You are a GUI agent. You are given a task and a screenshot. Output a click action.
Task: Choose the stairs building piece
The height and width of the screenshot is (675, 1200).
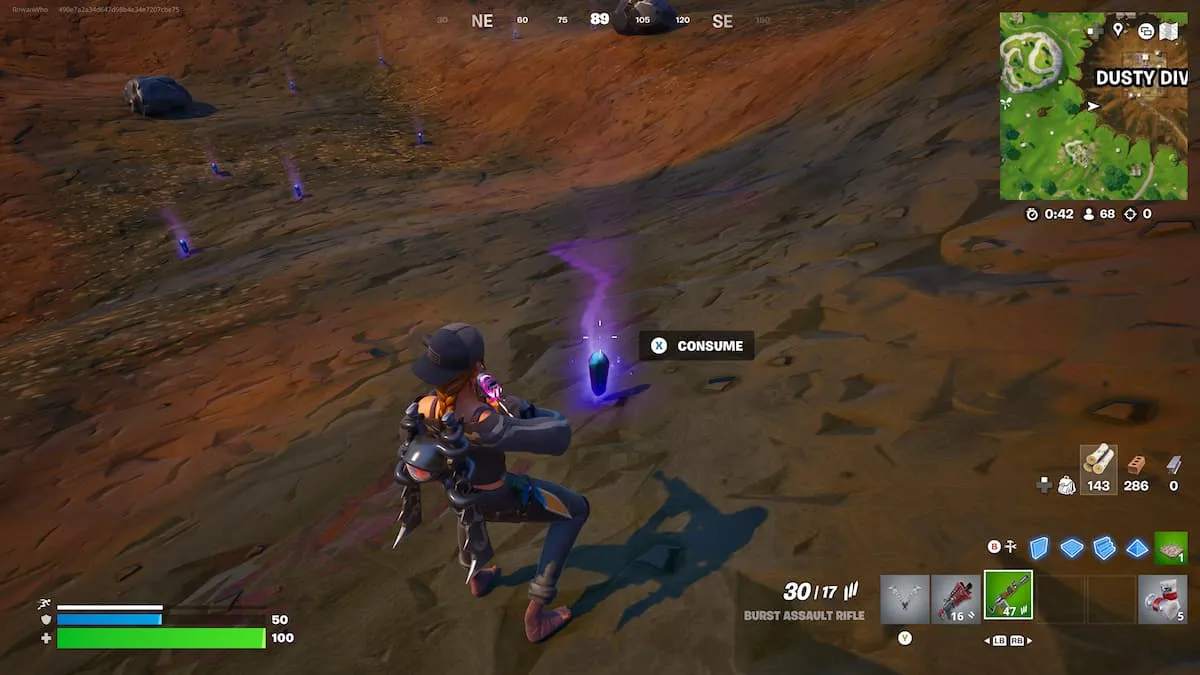coord(1104,547)
